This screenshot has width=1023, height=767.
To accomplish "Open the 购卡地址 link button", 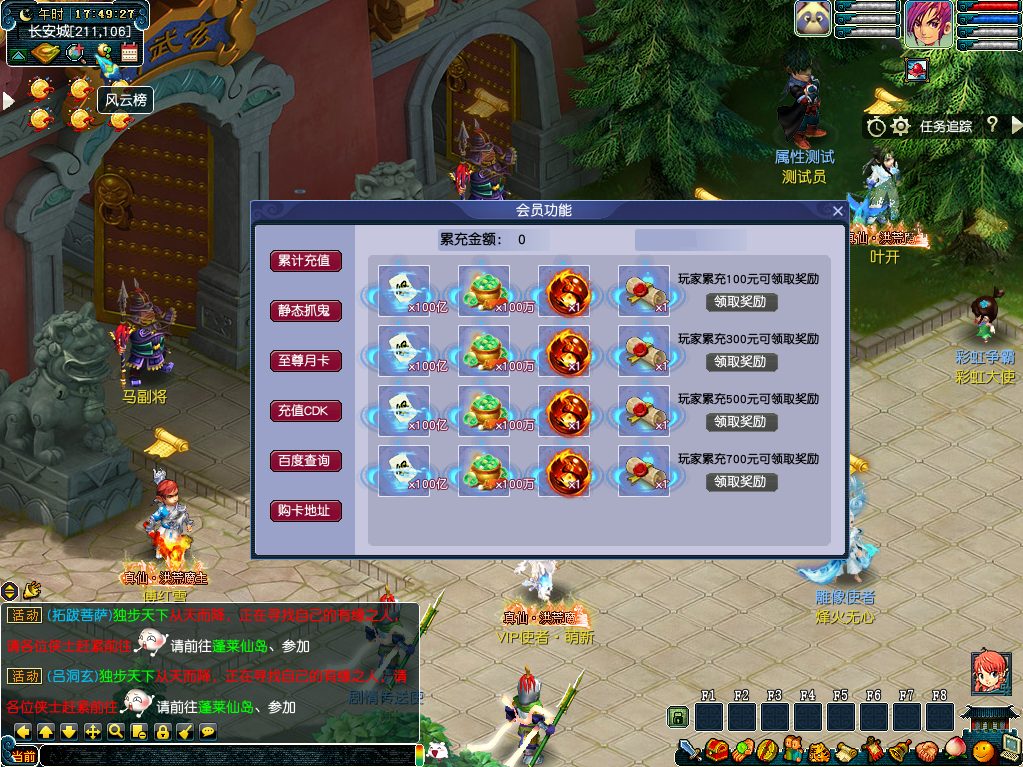I will coord(305,511).
